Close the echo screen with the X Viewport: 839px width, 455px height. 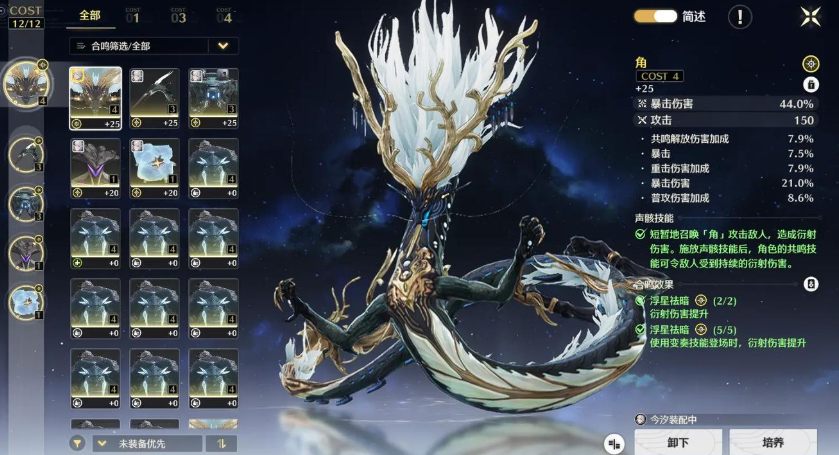(810, 16)
